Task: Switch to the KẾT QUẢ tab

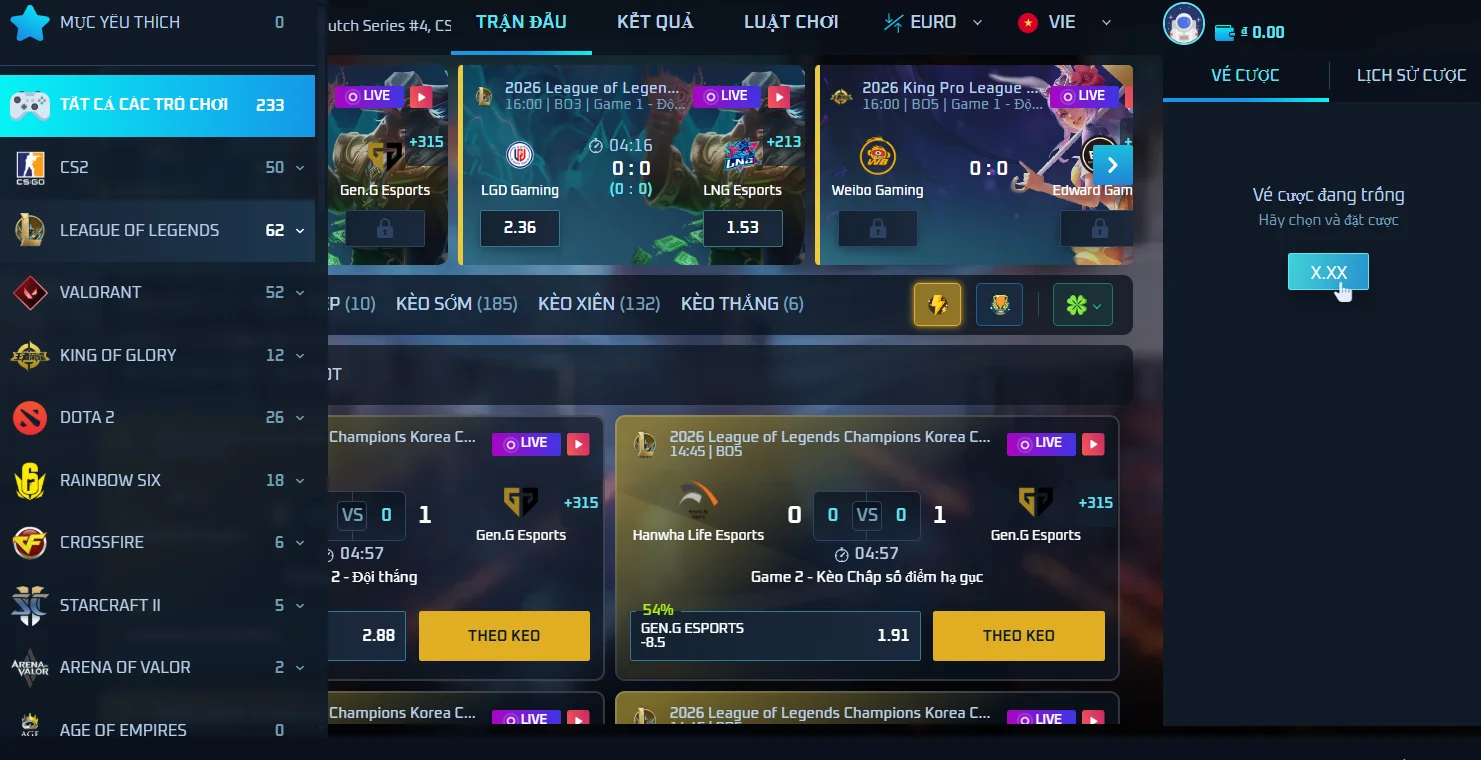Action: pyautogui.click(x=655, y=21)
